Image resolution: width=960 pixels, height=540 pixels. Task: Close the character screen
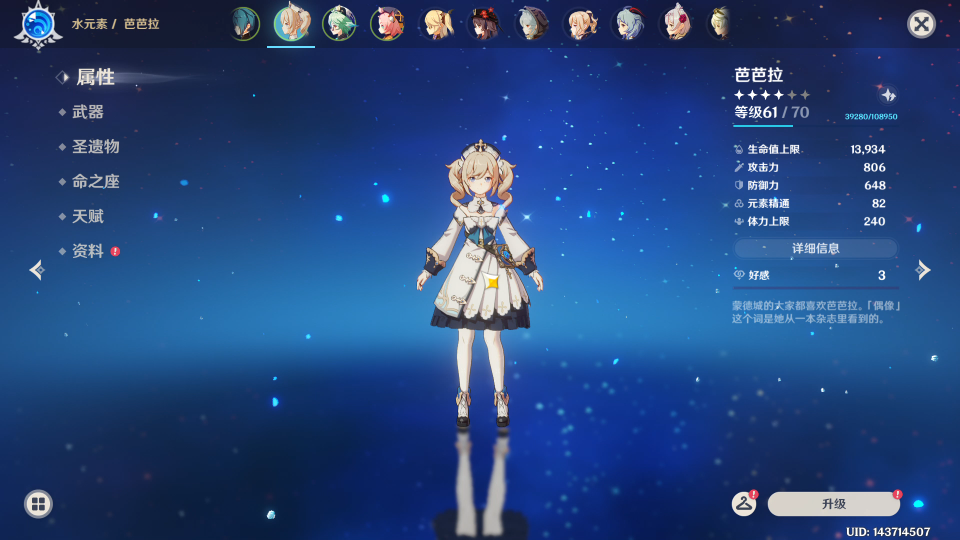point(921,24)
